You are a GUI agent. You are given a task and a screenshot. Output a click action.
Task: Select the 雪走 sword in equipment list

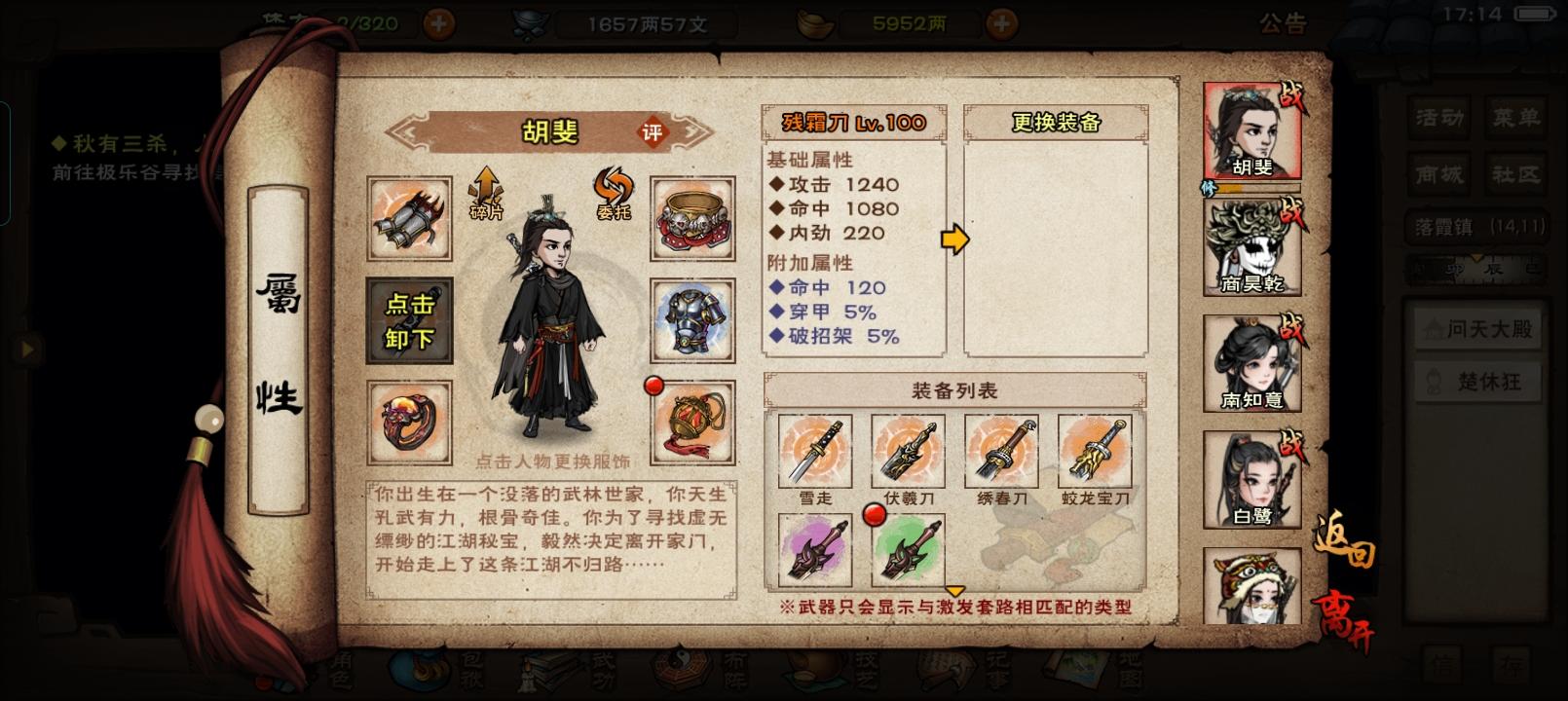pyautogui.click(x=815, y=453)
